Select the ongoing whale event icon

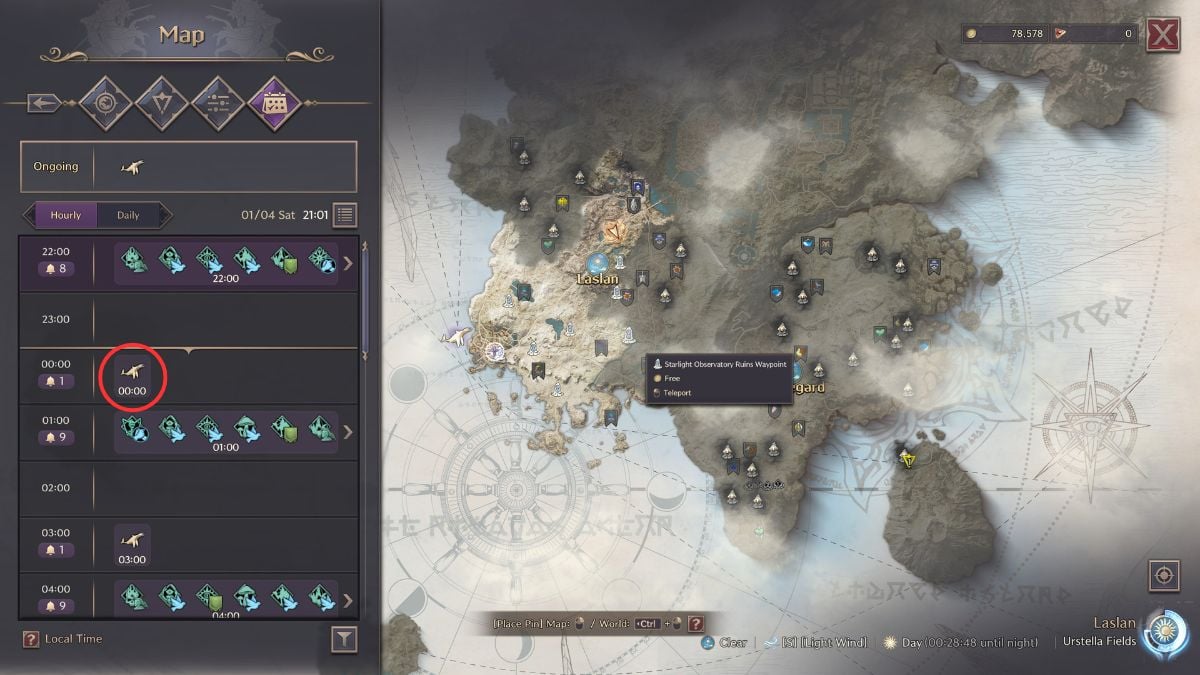(130, 166)
